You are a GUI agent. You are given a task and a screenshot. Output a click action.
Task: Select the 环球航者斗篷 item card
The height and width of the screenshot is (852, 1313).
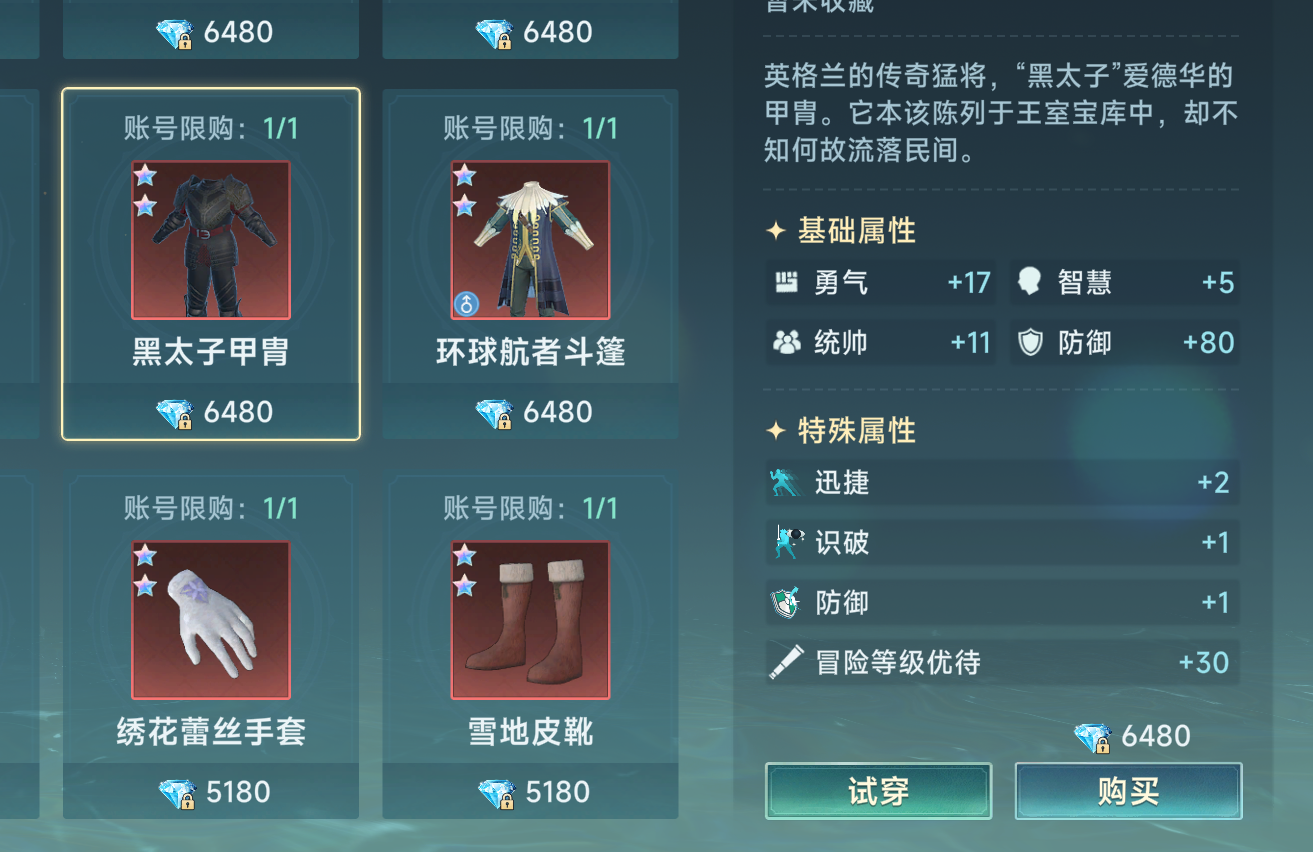click(x=529, y=240)
